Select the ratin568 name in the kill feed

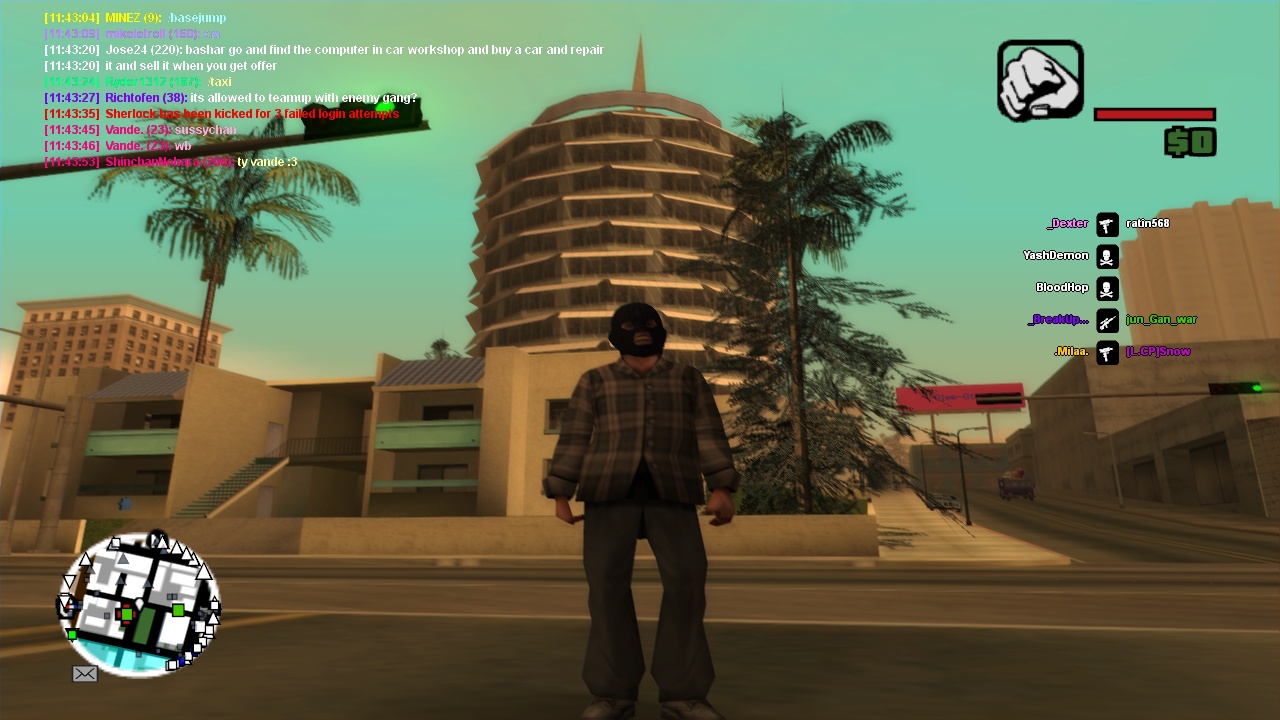tap(1147, 224)
